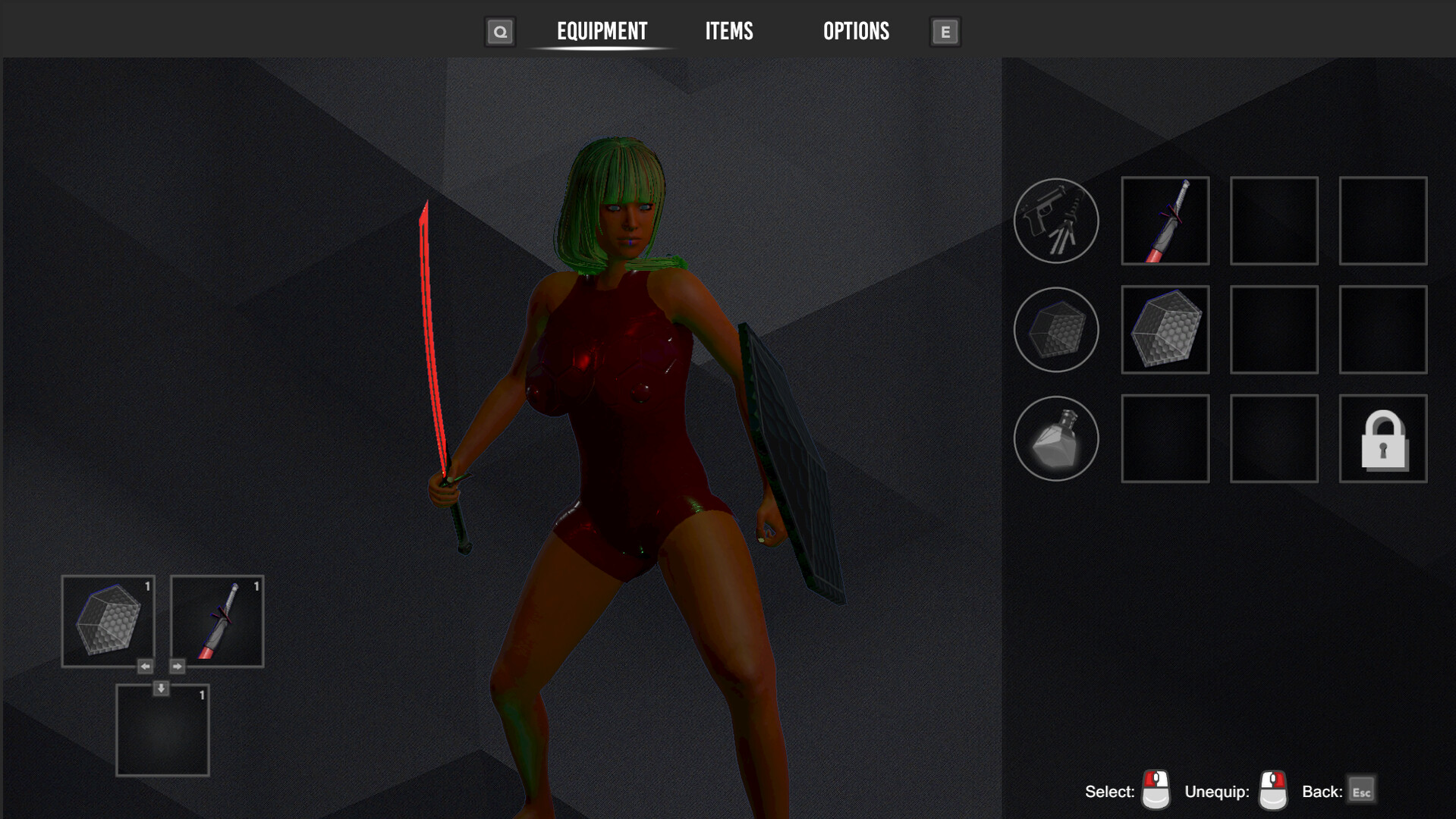Click the right arrow transfer button
1456x819 pixels.
tap(177, 666)
